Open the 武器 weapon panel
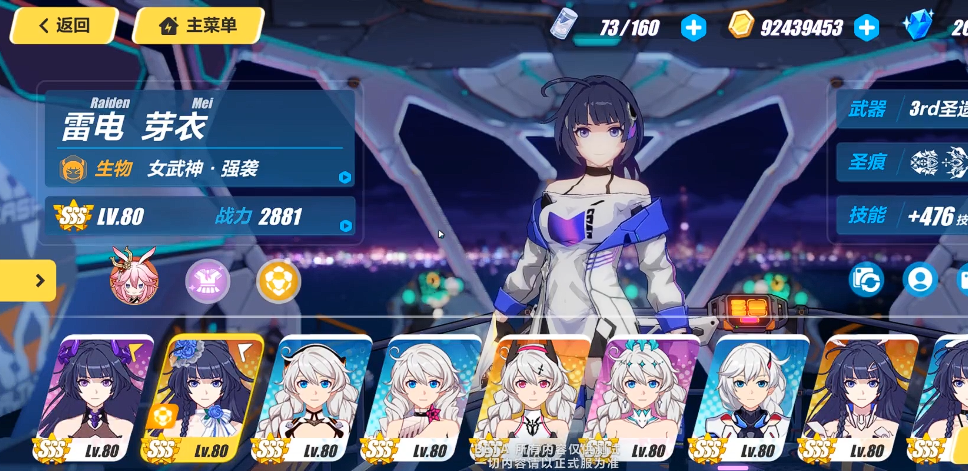The height and width of the screenshot is (471, 968). (x=902, y=109)
